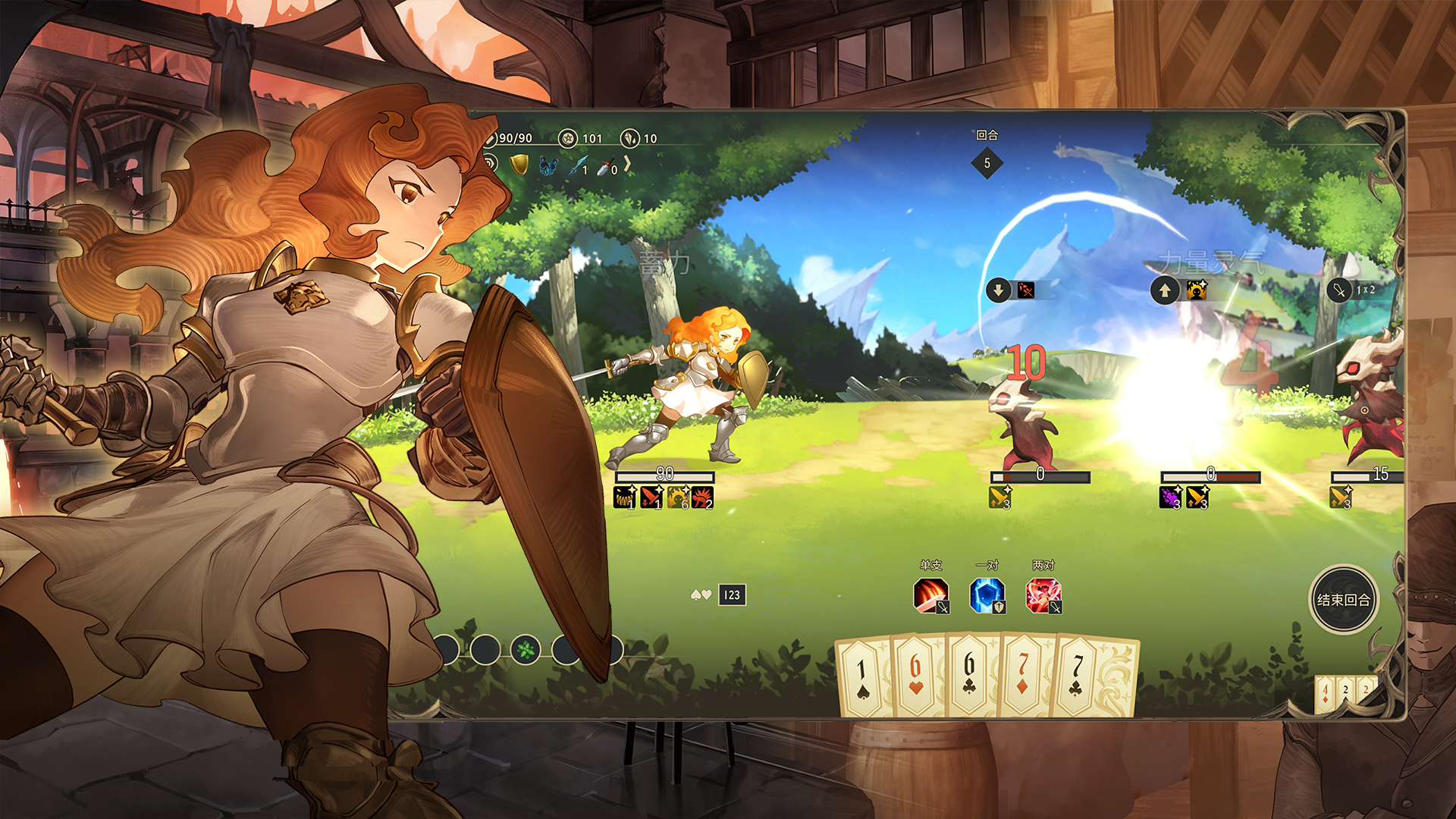Image resolution: width=1456 pixels, height=819 pixels.
Task: Expand the status bar arrow
Action: [x=628, y=165]
